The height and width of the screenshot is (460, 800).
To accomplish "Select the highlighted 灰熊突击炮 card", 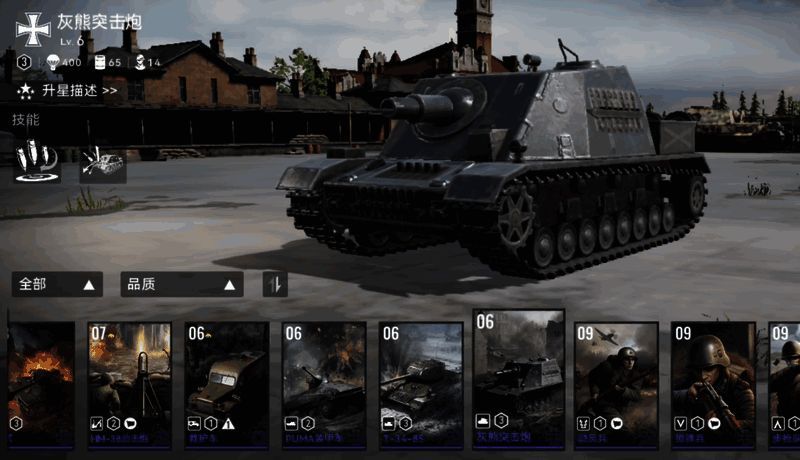I will point(518,378).
